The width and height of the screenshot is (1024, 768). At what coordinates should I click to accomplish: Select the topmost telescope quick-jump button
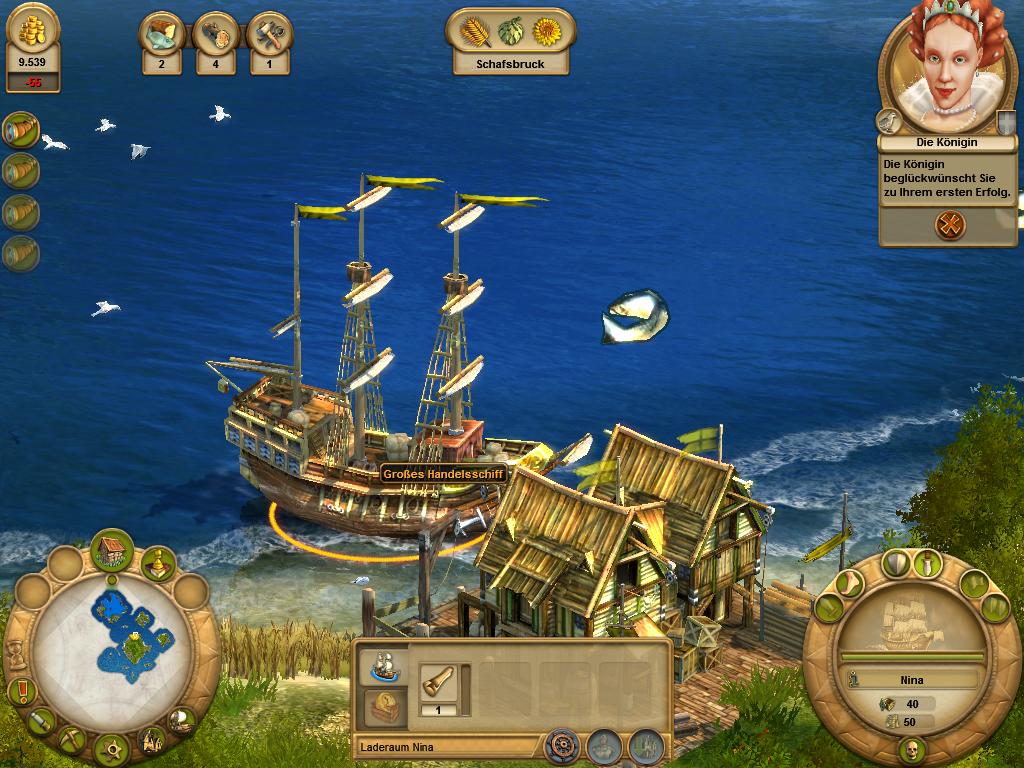coord(19,130)
